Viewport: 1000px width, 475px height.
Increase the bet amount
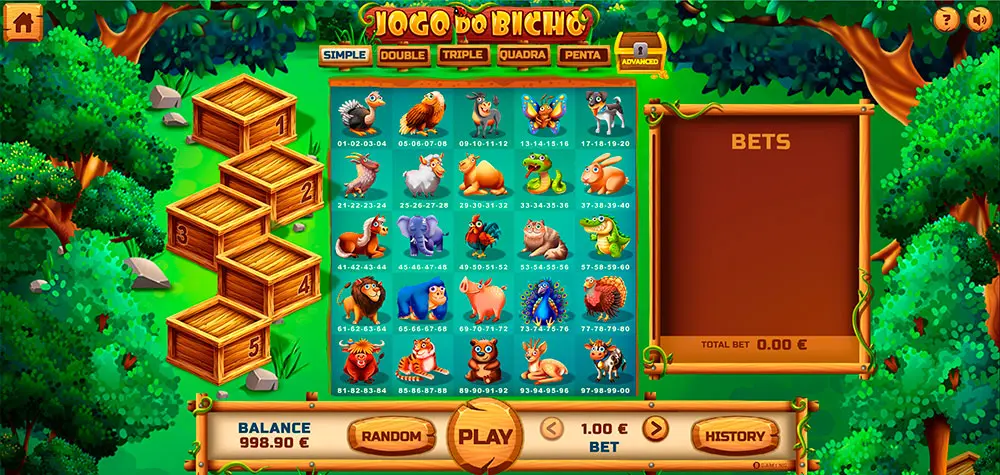(655, 430)
